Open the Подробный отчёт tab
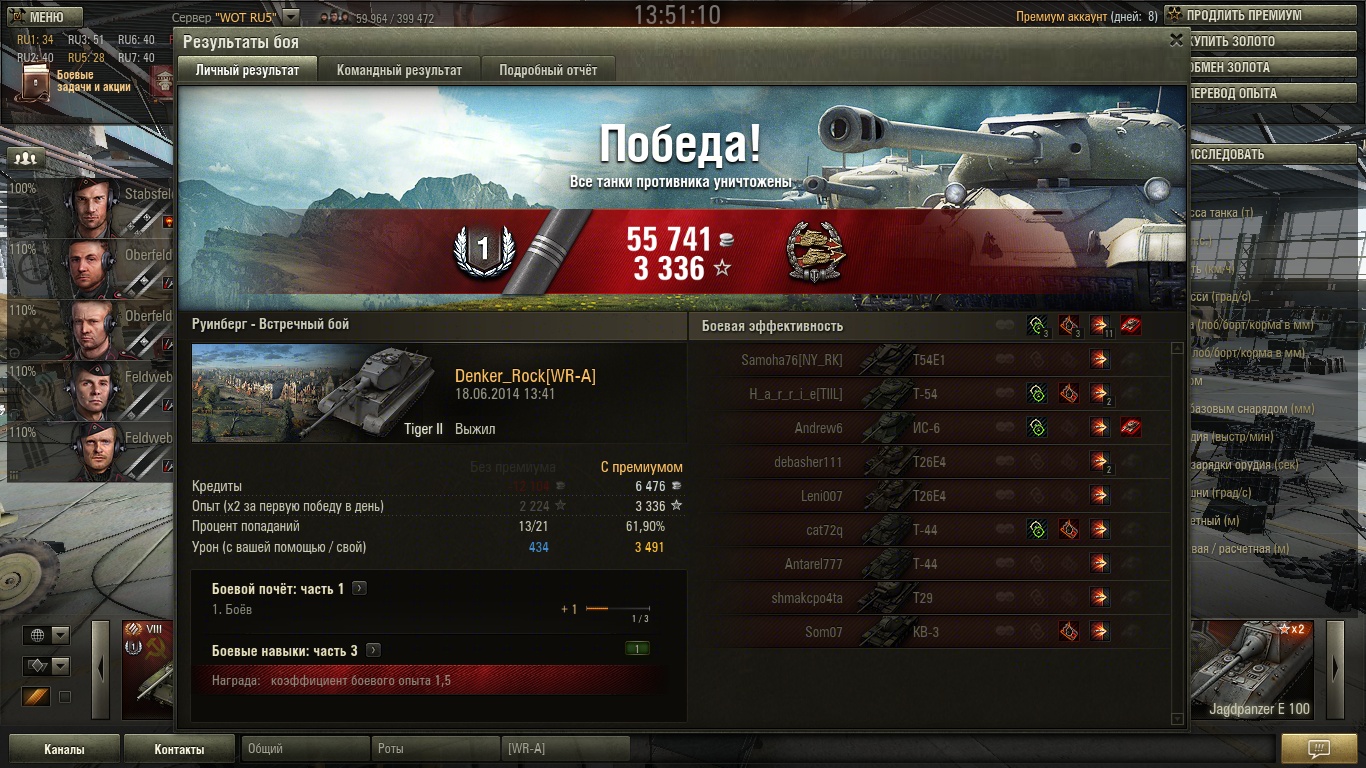 pos(548,70)
